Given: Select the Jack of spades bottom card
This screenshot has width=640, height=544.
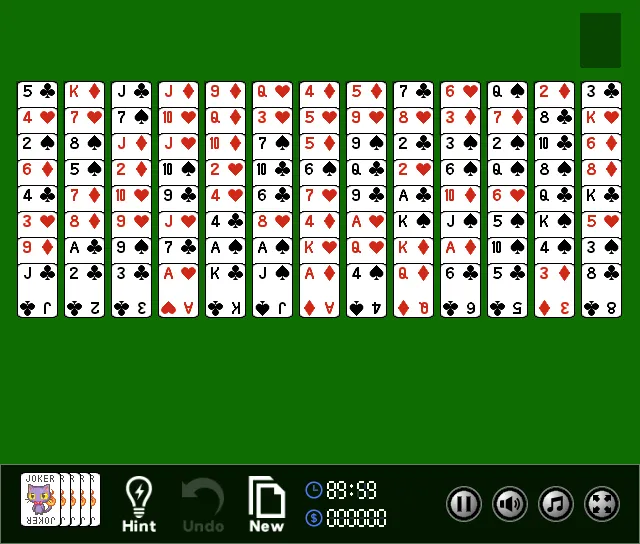Looking at the screenshot, I should pos(271,290).
